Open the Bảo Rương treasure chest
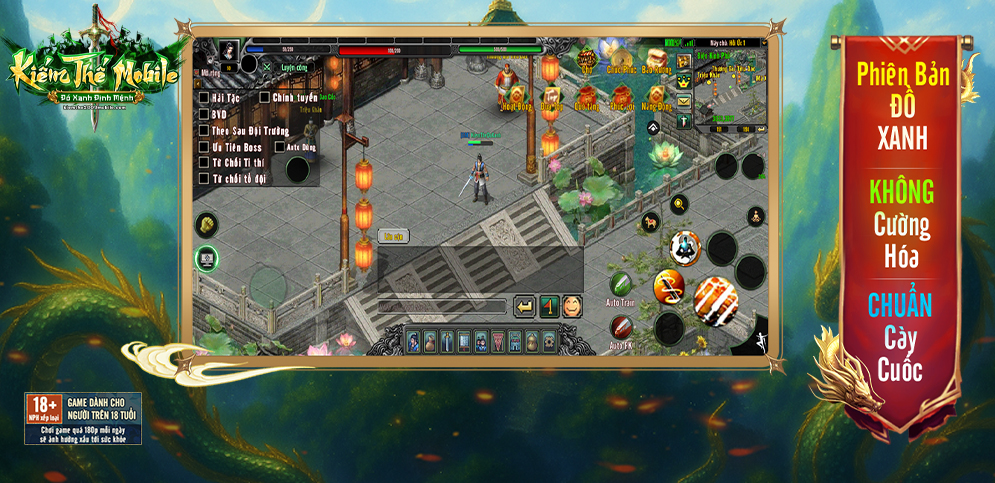The width and height of the screenshot is (995, 483). point(656,57)
